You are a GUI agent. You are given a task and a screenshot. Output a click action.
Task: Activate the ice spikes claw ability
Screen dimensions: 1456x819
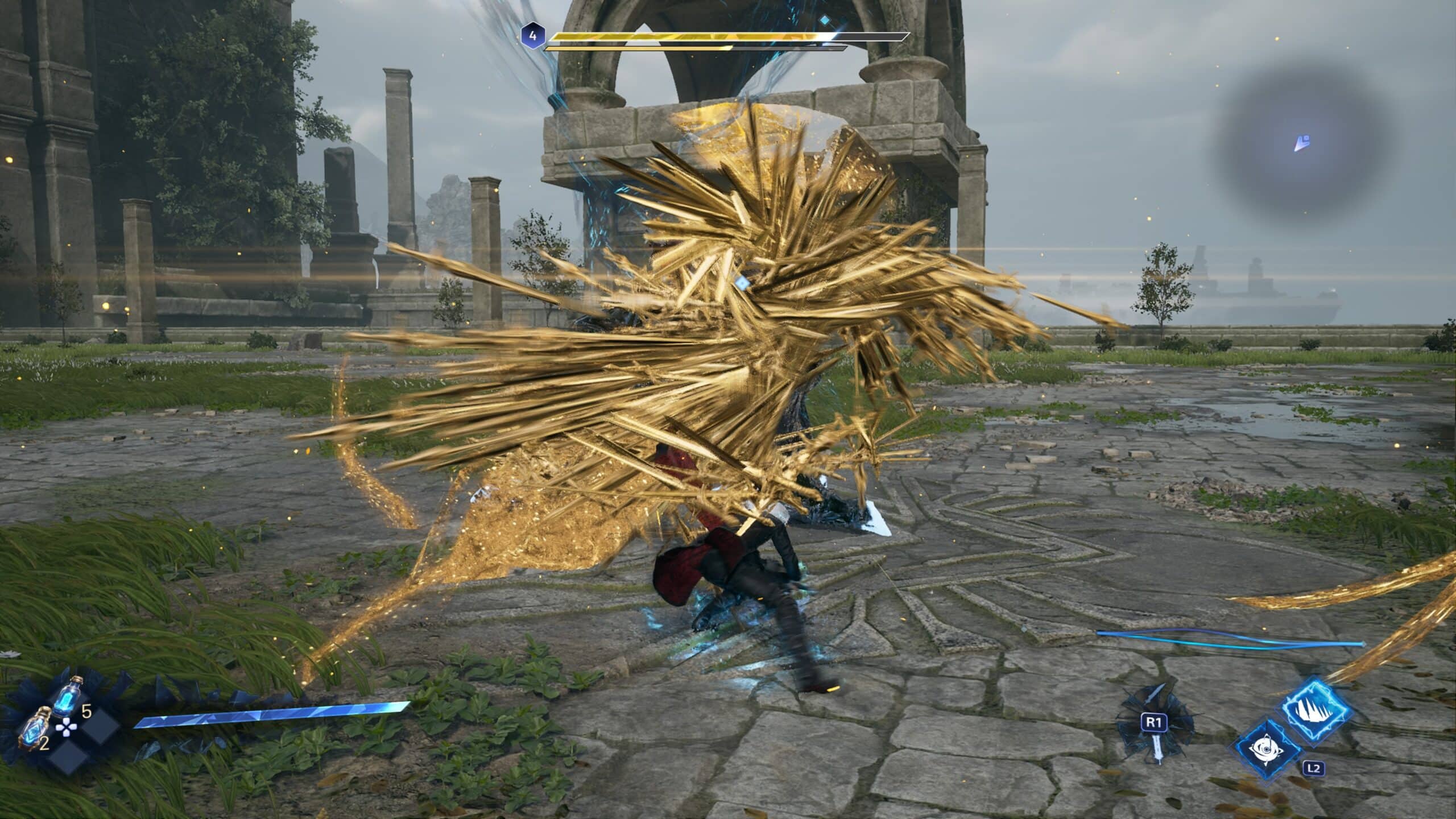(x=1317, y=712)
